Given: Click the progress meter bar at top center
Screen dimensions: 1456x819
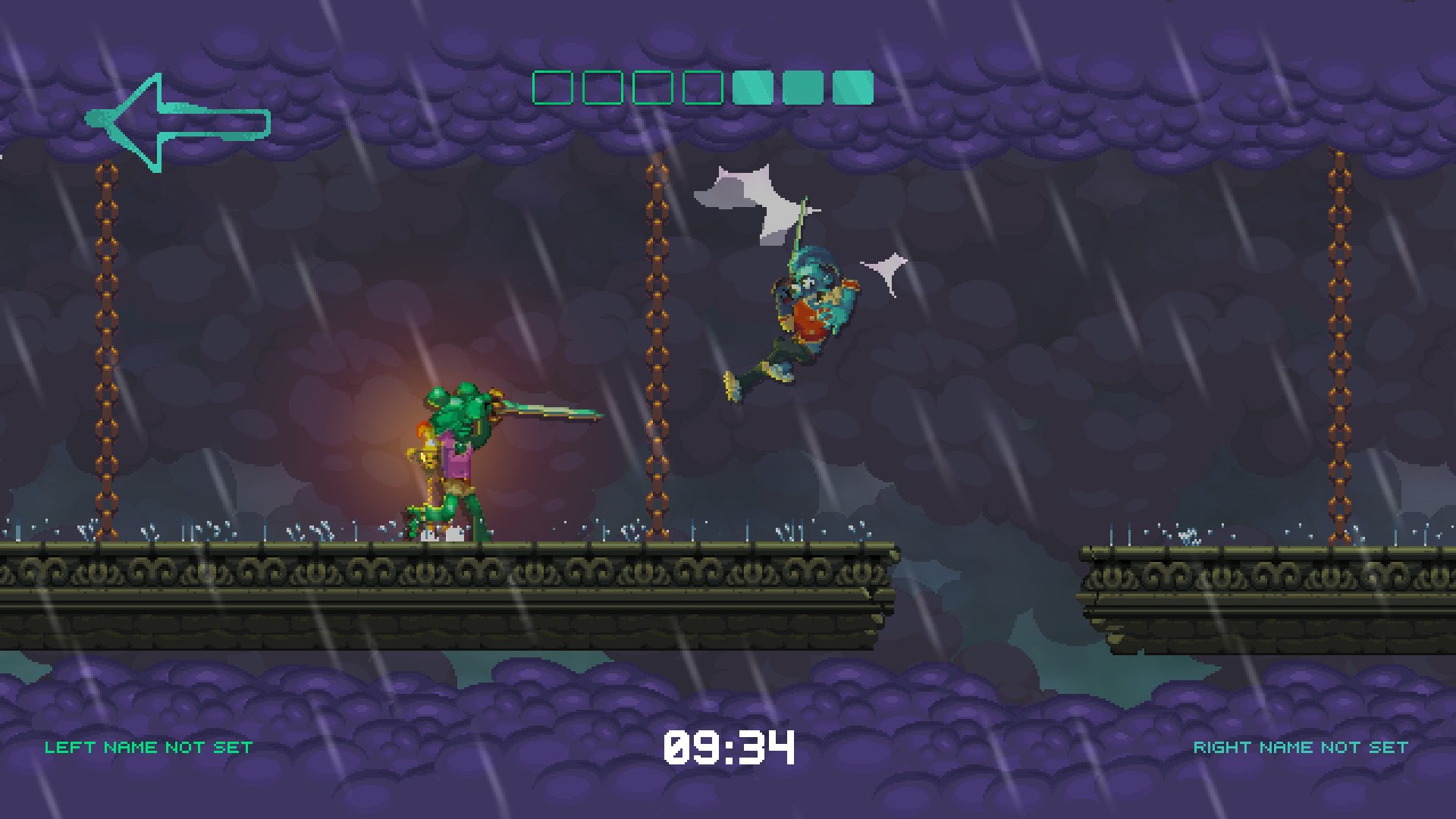Looking at the screenshot, I should pos(701,86).
